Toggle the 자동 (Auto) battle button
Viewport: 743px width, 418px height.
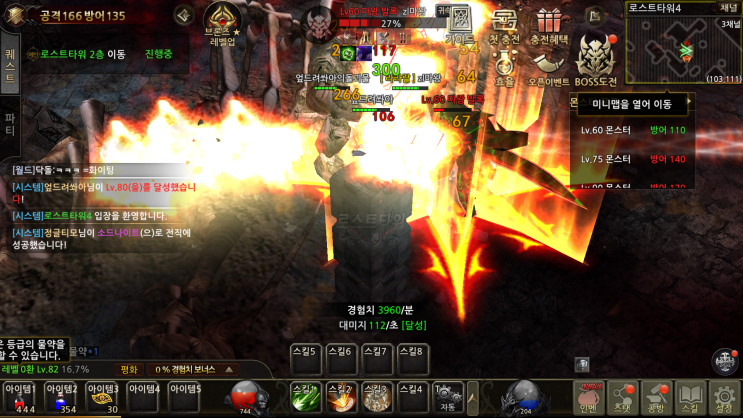tap(448, 397)
